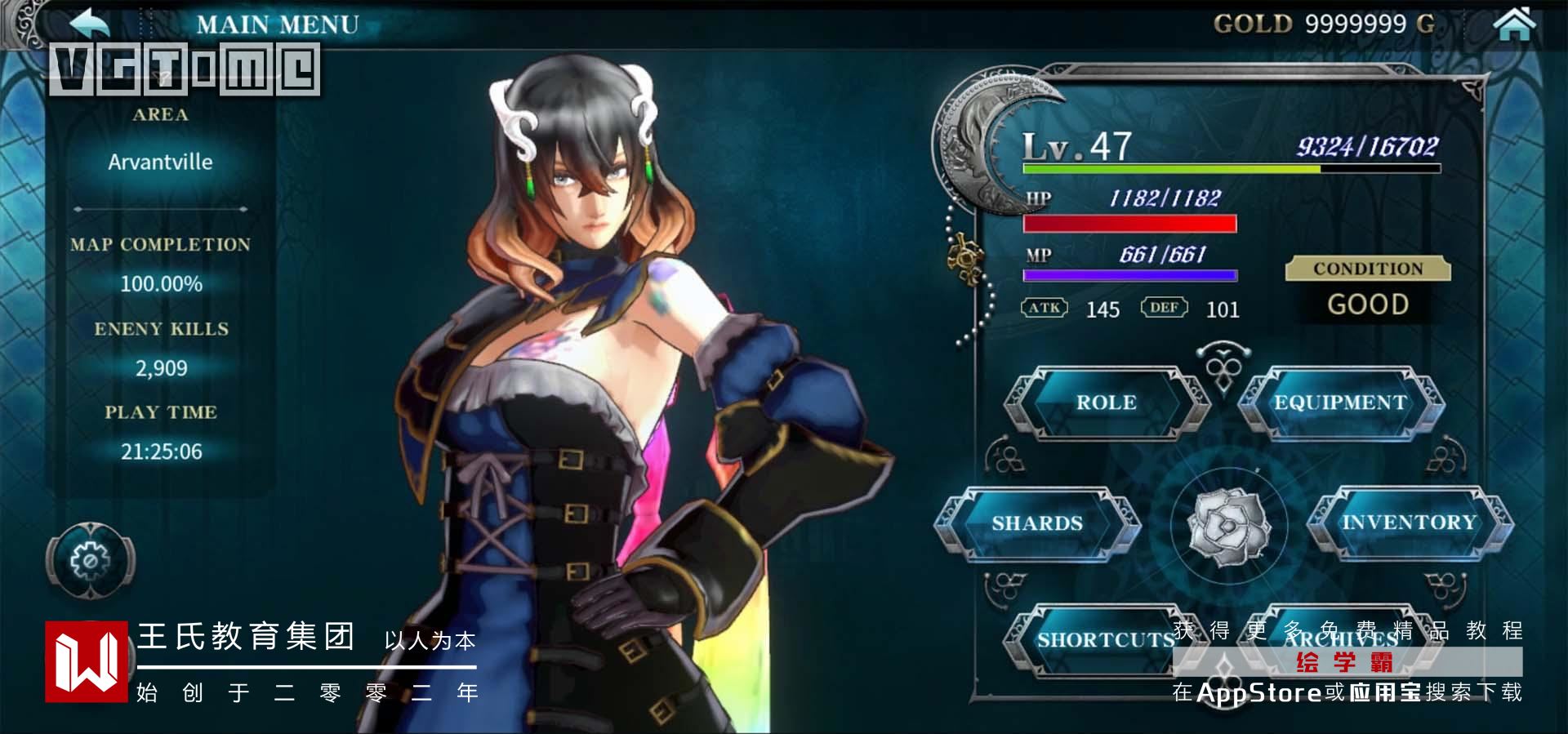Screen dimensions: 1568x734
Task: Open the Role menu
Action: point(1106,403)
